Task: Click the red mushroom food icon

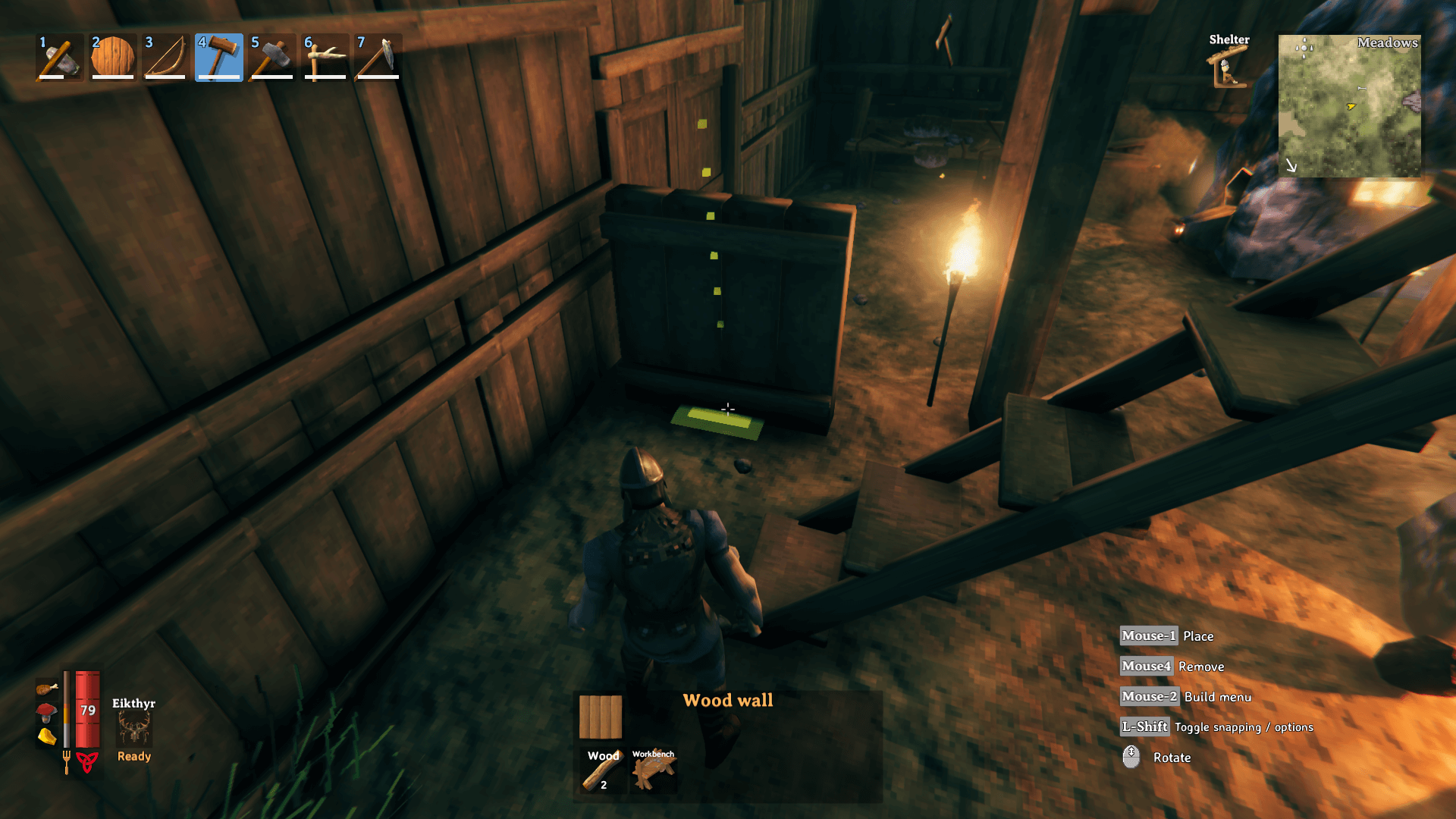Action: pyautogui.click(x=46, y=712)
